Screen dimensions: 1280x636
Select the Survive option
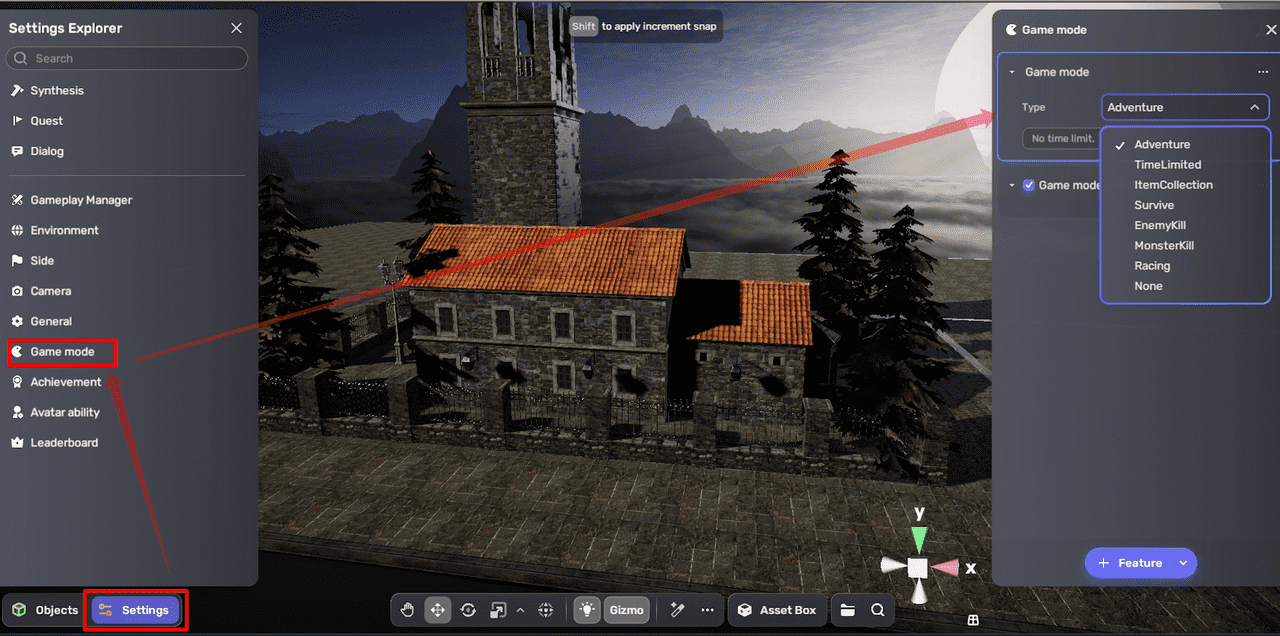(x=1154, y=205)
